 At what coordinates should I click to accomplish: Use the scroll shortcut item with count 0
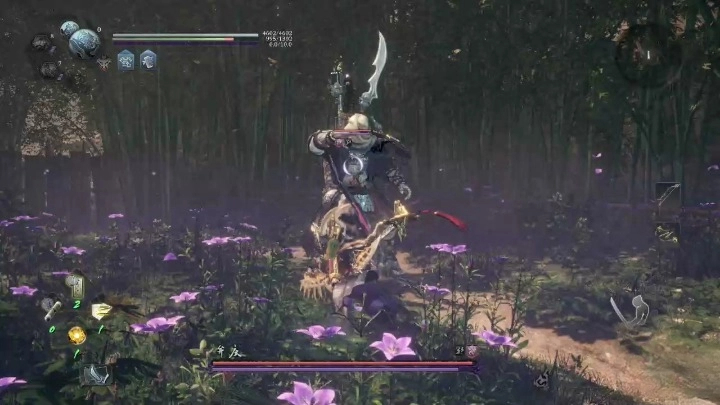pos(51,311)
